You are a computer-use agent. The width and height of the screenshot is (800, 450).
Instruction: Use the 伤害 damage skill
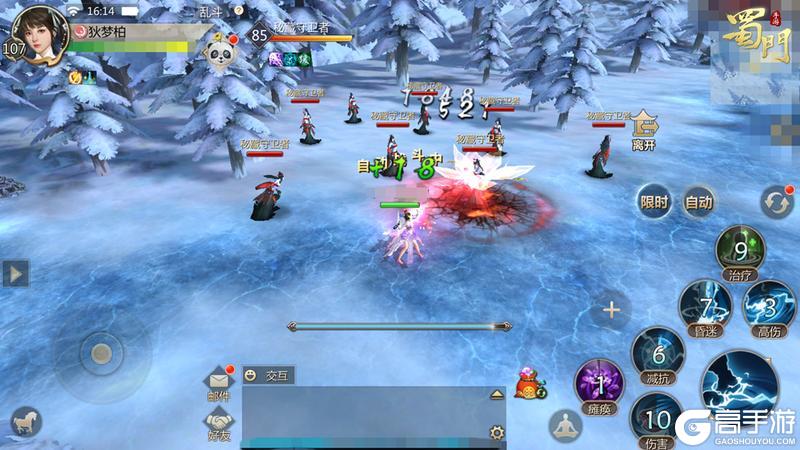click(657, 418)
